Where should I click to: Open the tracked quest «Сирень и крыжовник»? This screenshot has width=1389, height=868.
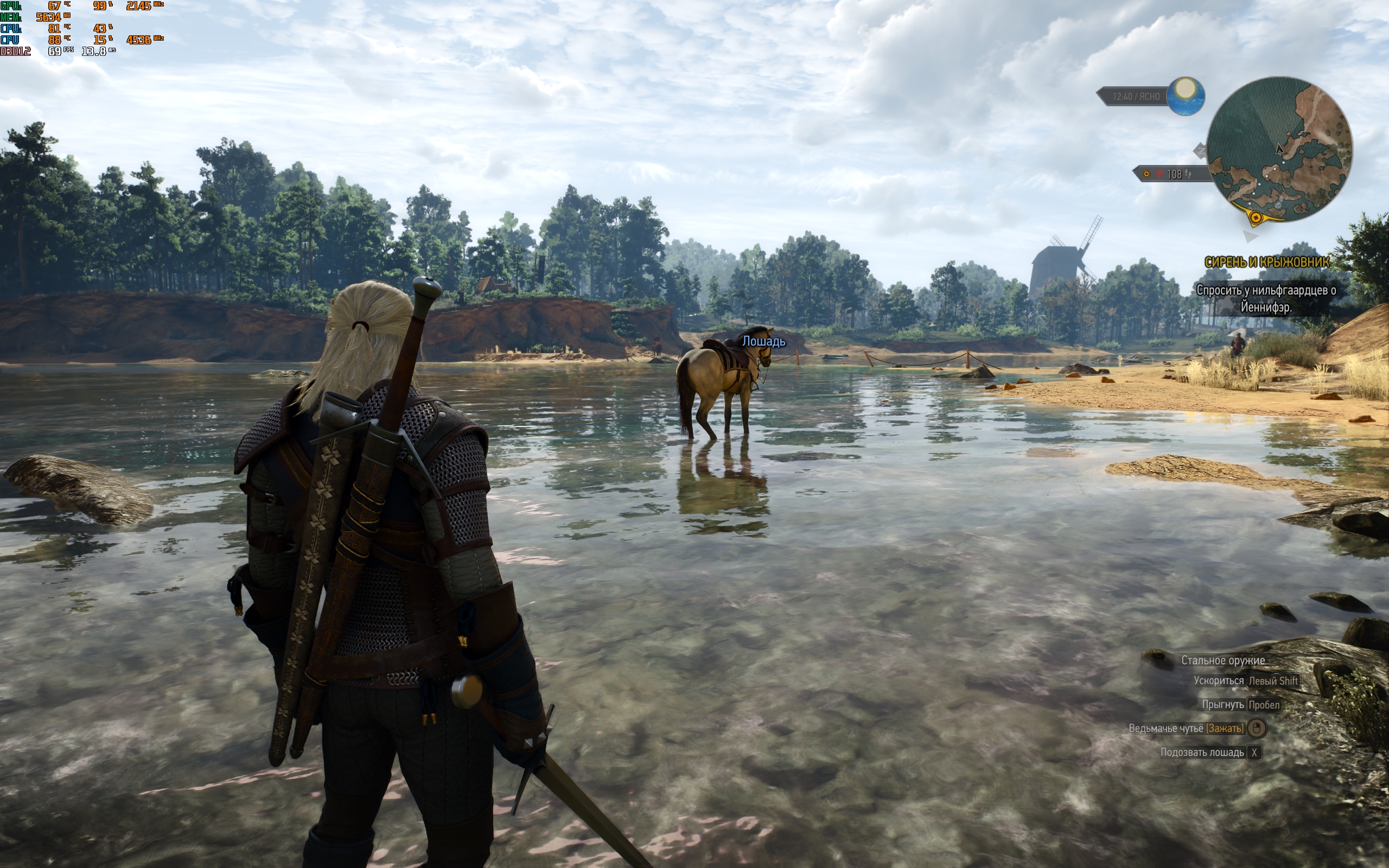[x=1266, y=263]
